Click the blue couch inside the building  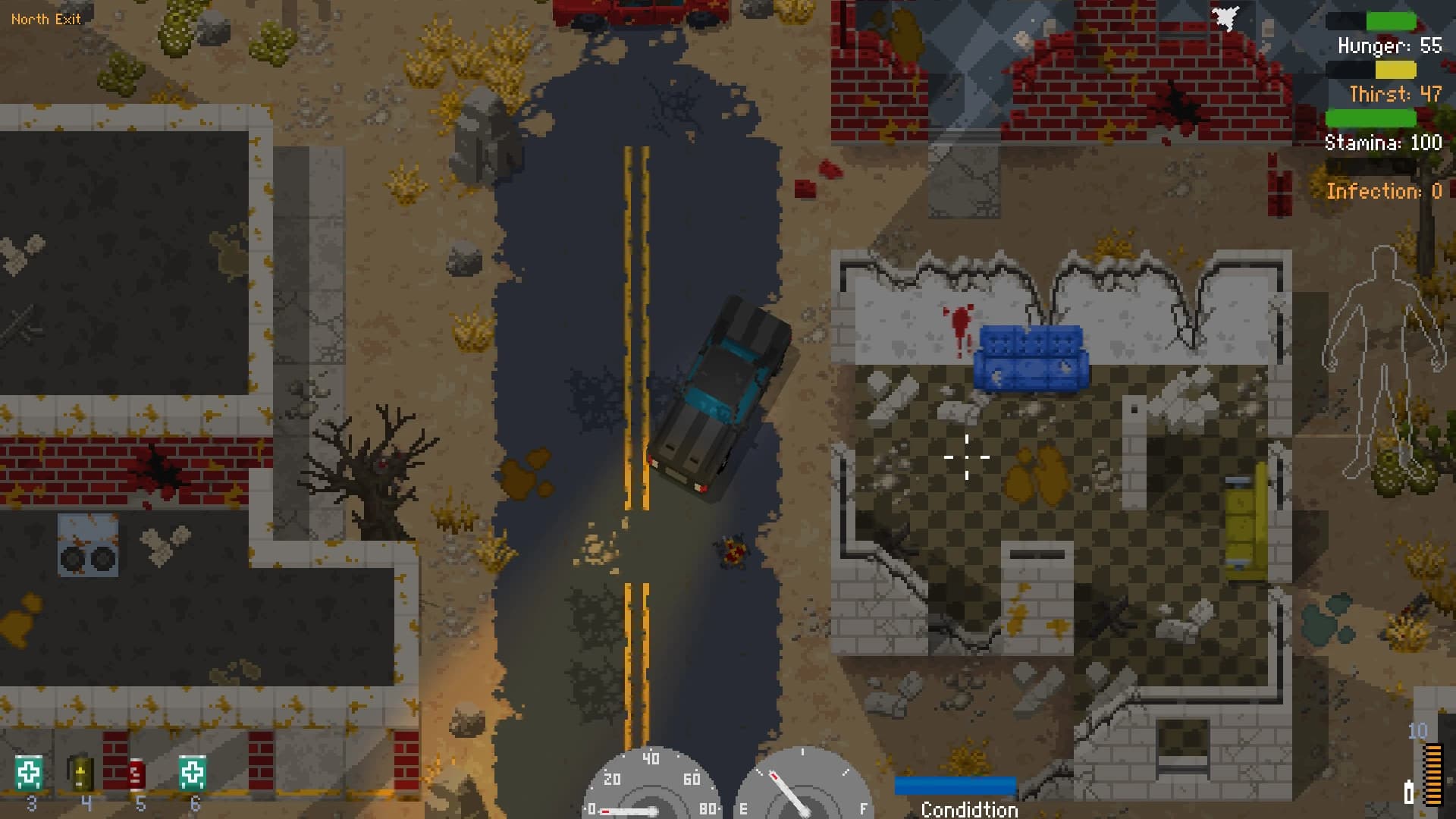pos(1030,356)
